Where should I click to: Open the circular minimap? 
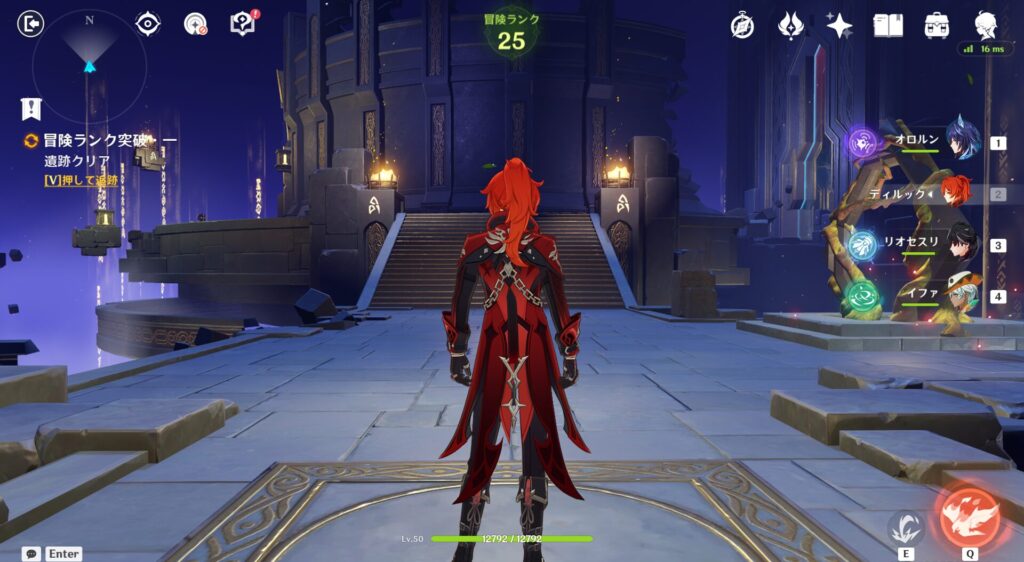pyautogui.click(x=89, y=66)
